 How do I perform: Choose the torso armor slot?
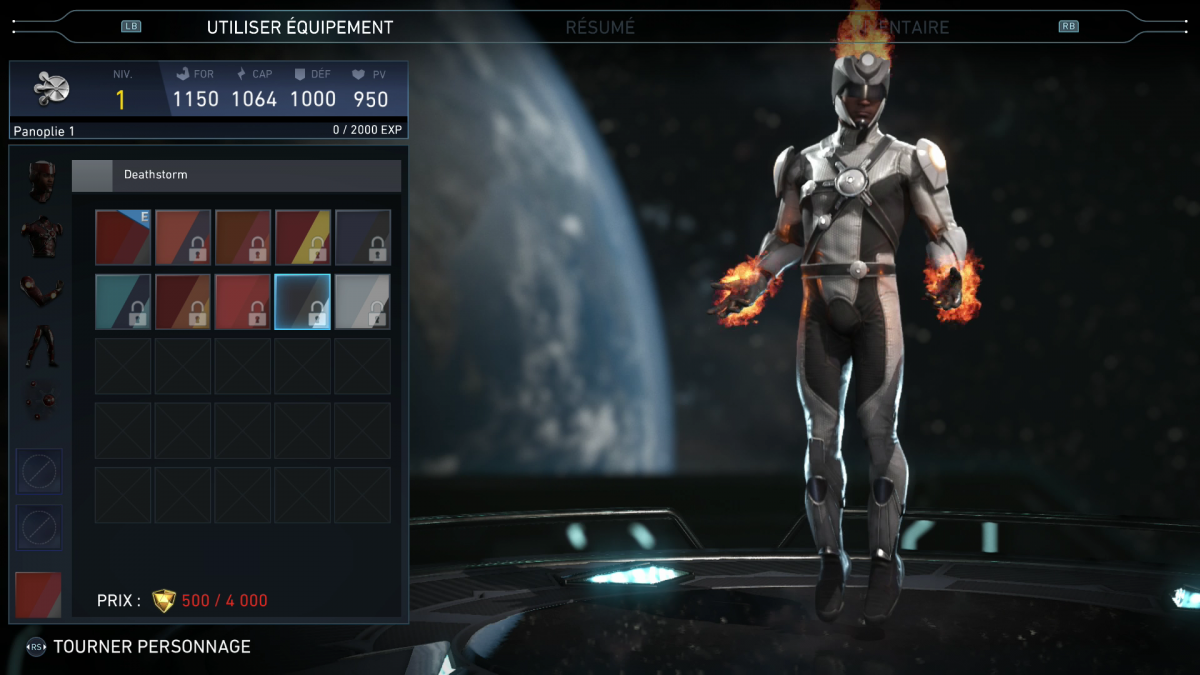tap(42, 236)
